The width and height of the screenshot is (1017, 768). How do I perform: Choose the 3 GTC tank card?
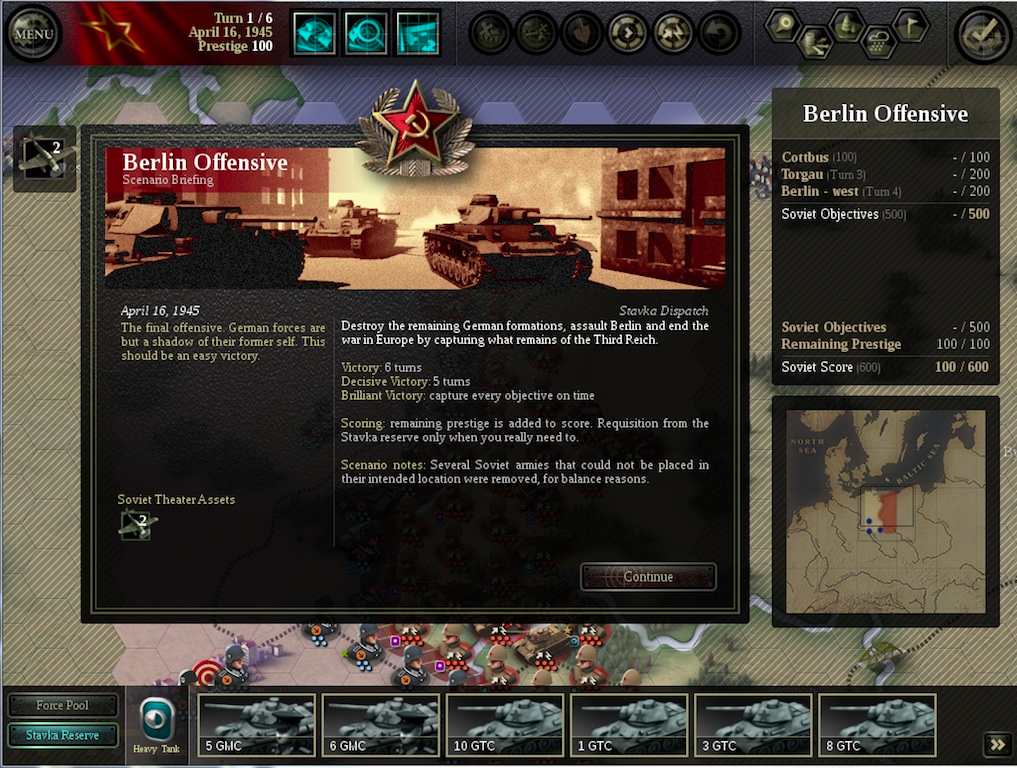[754, 725]
